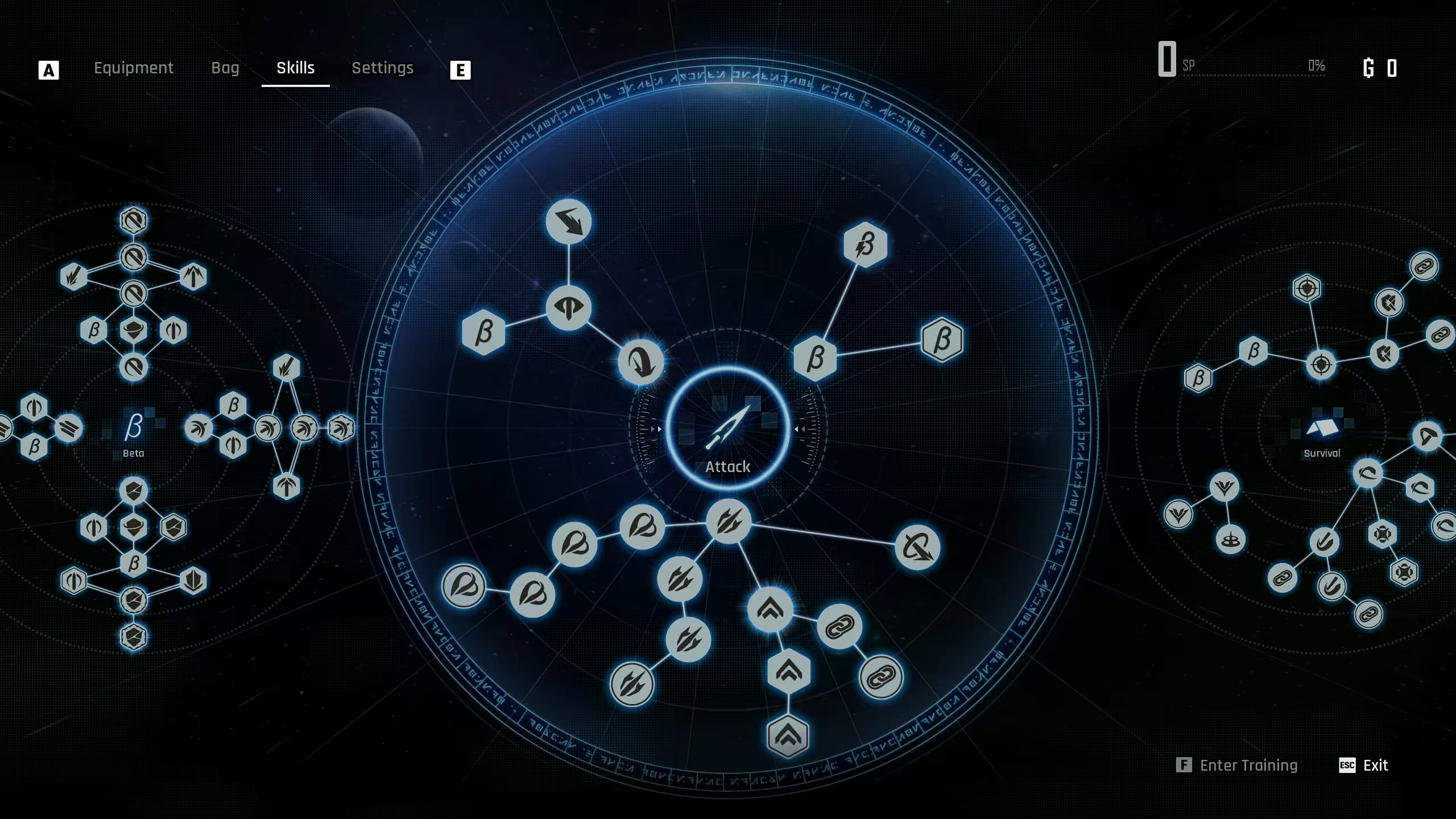
Task: Open the Equipment tab
Action: click(134, 68)
